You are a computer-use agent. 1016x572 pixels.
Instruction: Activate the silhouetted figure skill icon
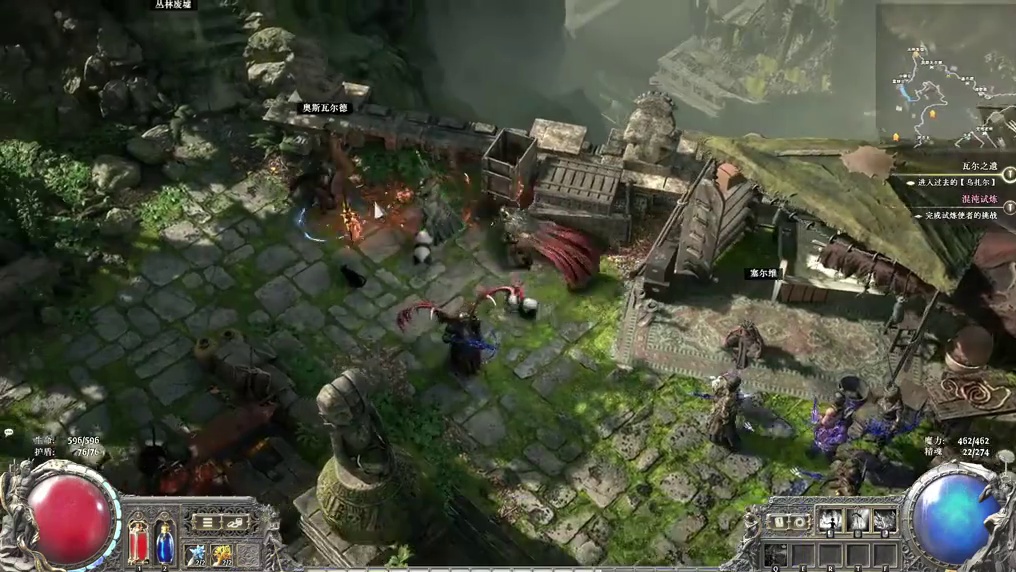tap(831, 520)
